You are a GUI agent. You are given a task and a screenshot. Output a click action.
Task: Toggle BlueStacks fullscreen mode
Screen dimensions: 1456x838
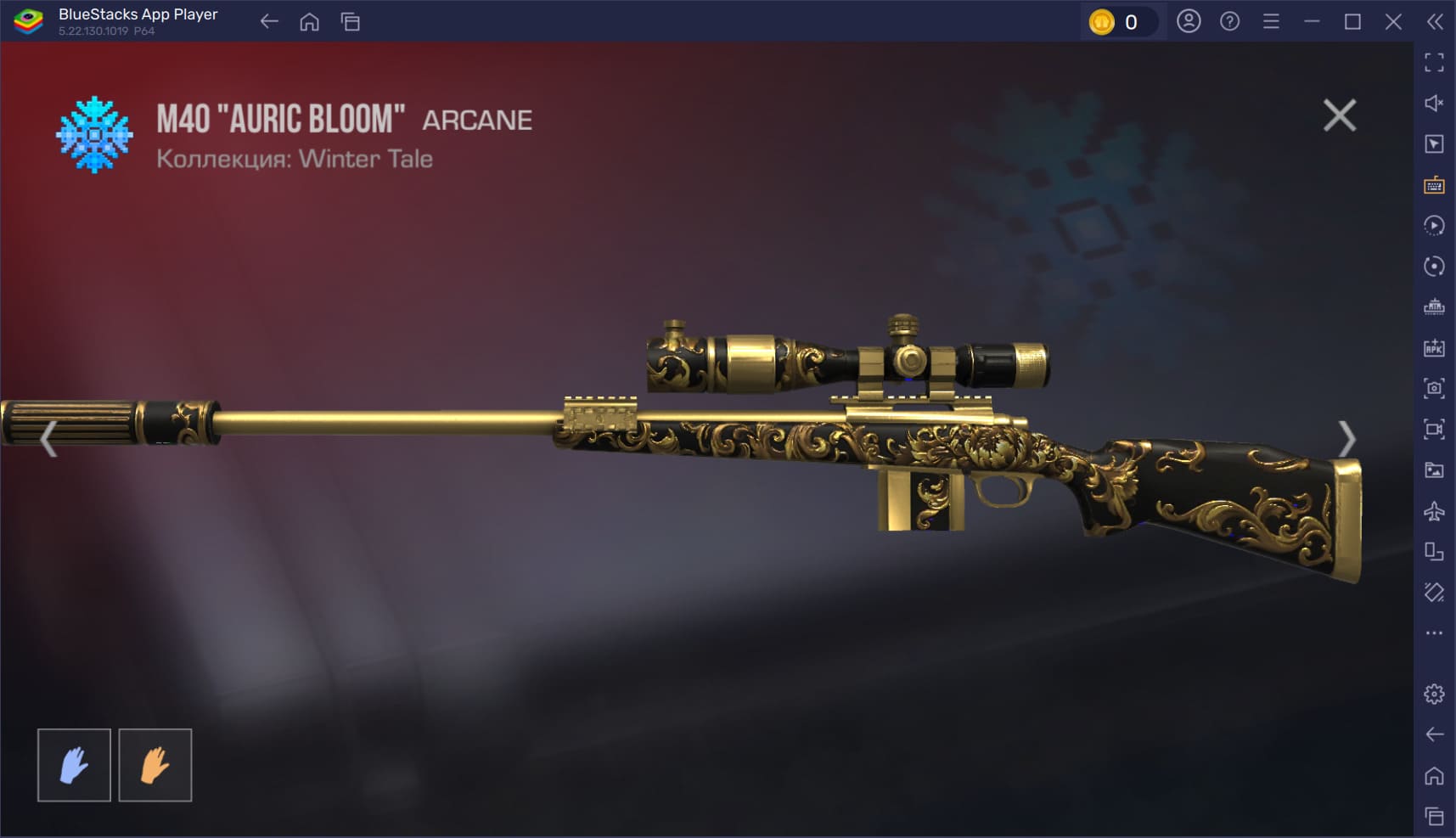pyautogui.click(x=1434, y=62)
